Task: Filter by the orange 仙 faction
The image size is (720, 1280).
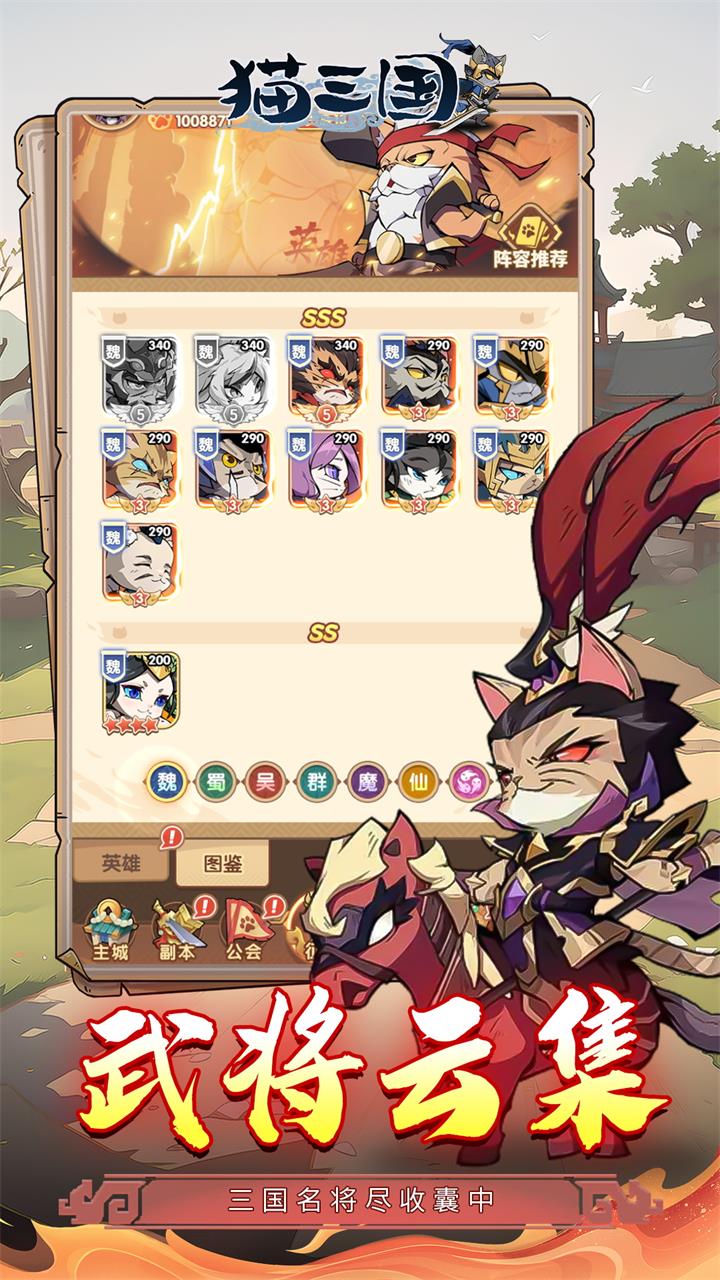Action: coord(416,780)
